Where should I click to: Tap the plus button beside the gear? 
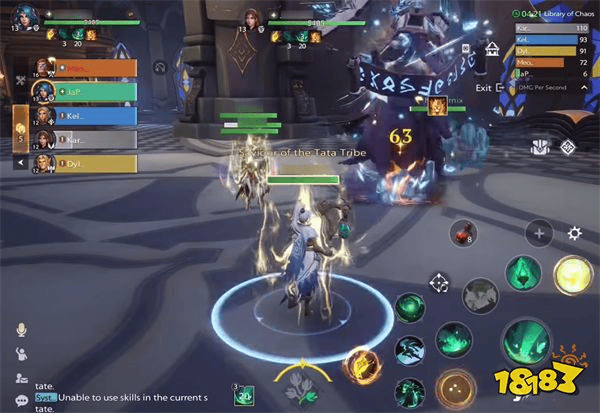pyautogui.click(x=540, y=233)
